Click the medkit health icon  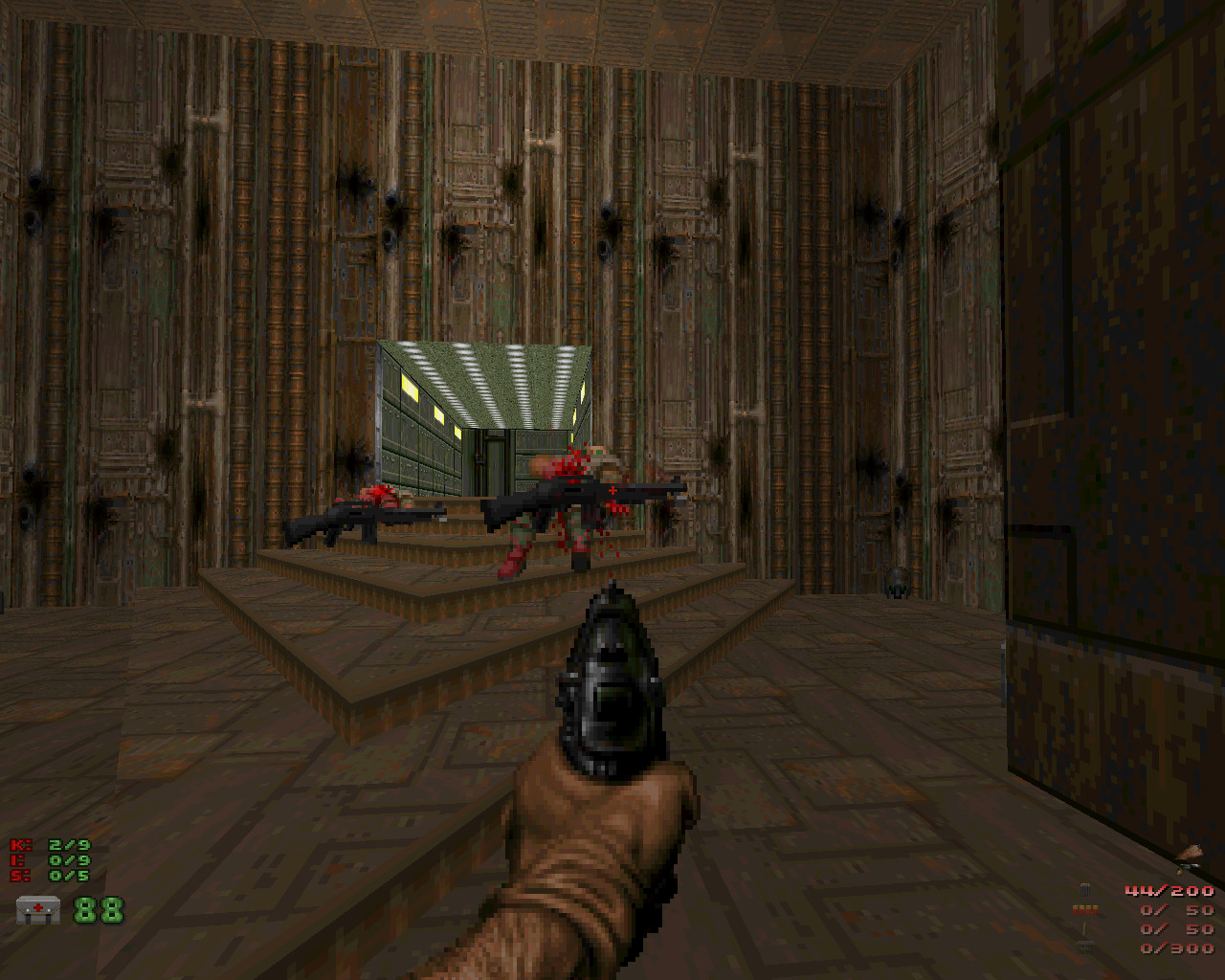point(38,910)
